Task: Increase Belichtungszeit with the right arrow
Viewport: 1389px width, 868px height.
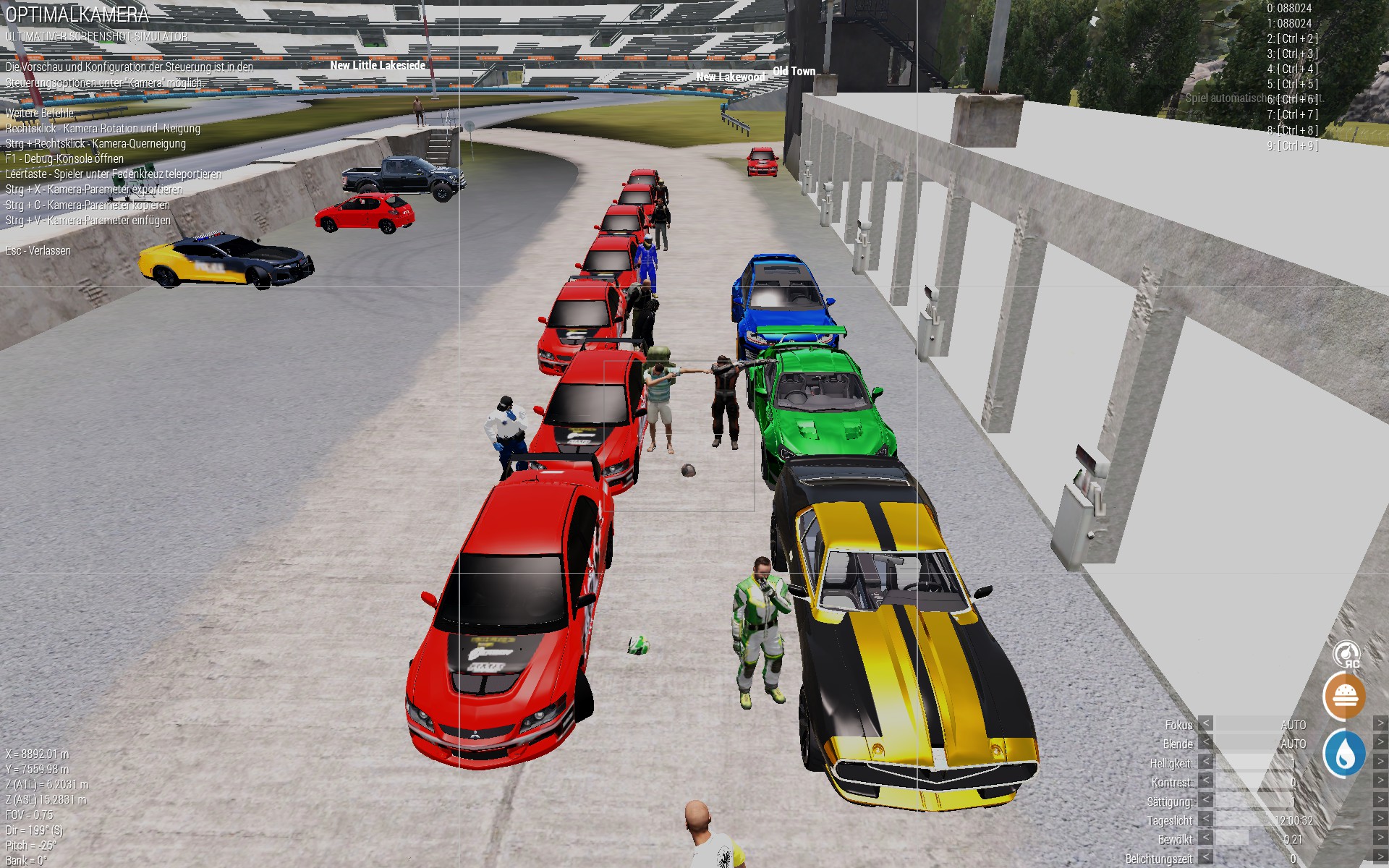Action: click(x=1380, y=859)
